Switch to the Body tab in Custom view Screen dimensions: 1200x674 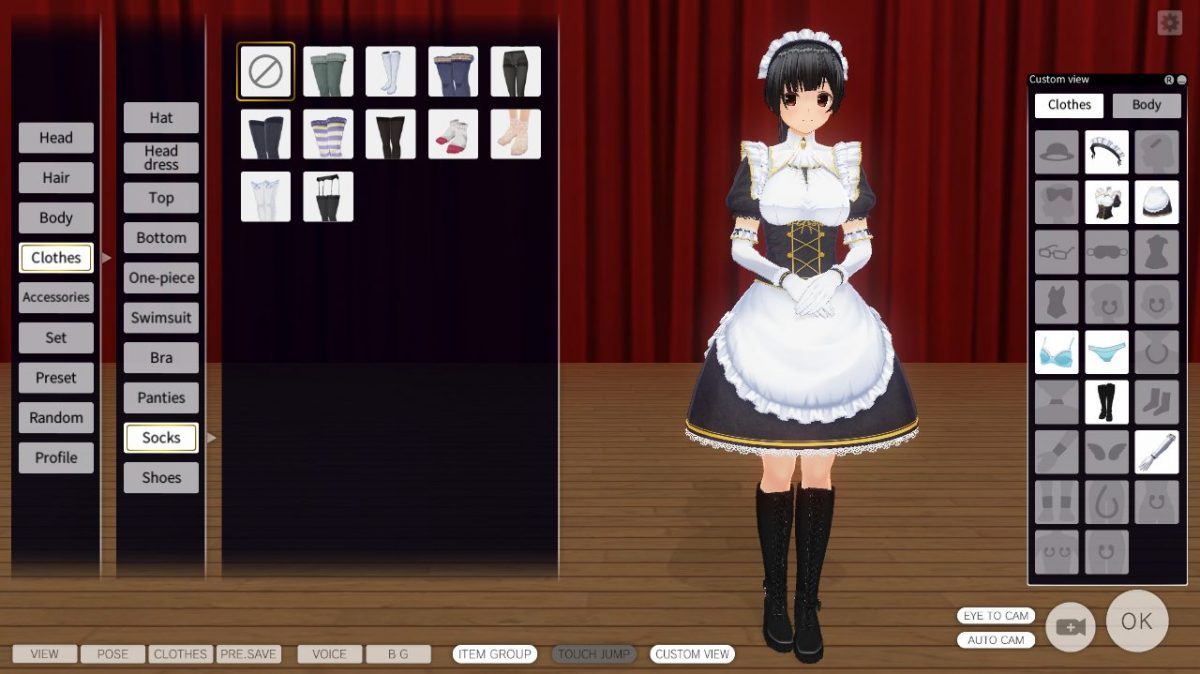click(x=1146, y=105)
